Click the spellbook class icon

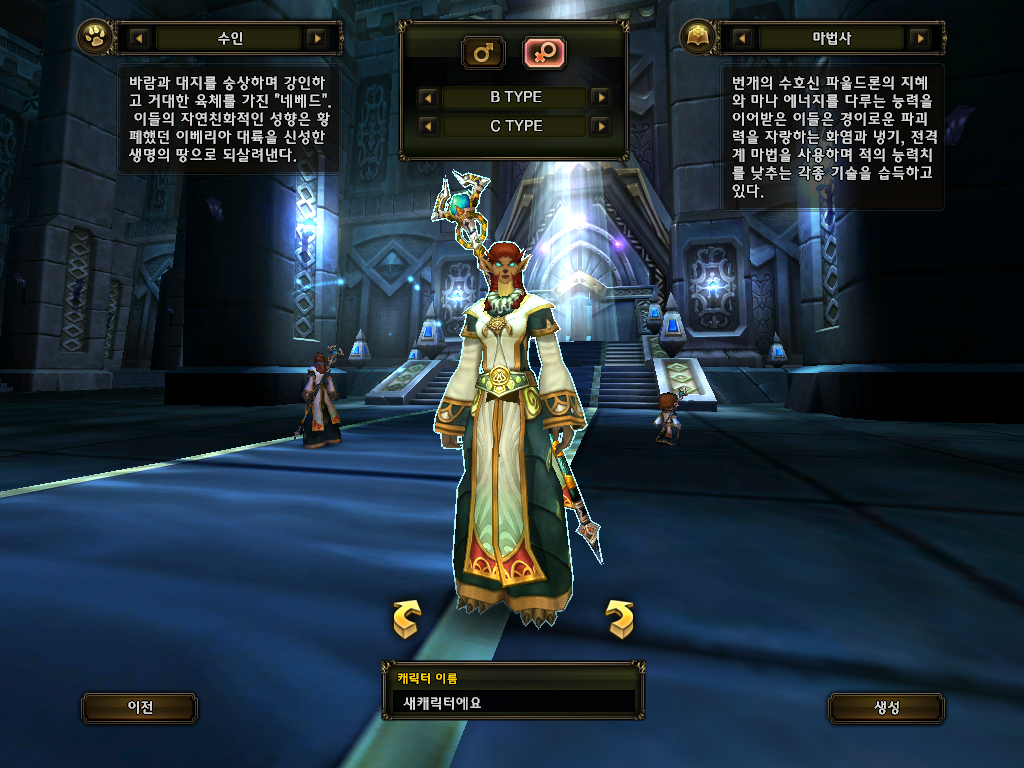(697, 39)
